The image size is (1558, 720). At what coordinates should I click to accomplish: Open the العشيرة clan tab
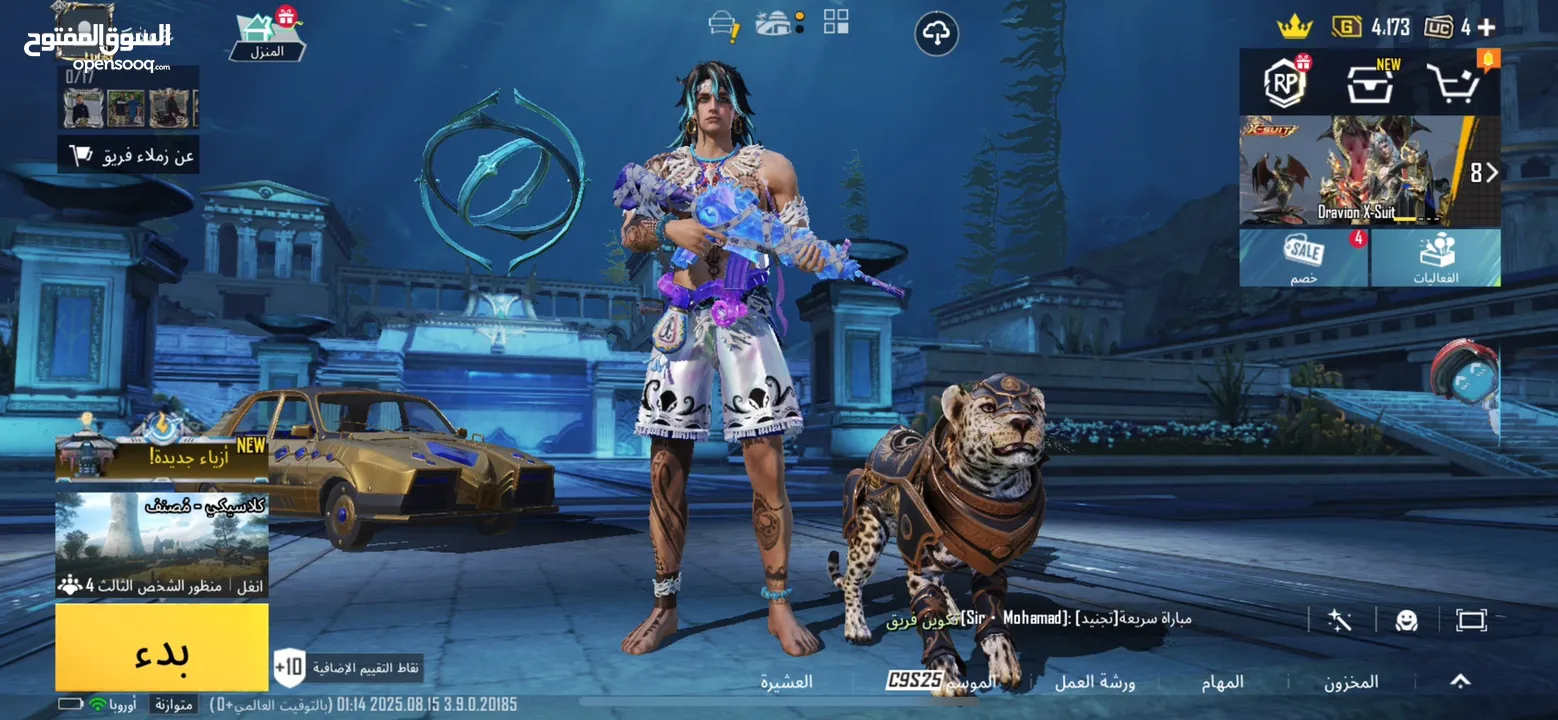coord(786,682)
